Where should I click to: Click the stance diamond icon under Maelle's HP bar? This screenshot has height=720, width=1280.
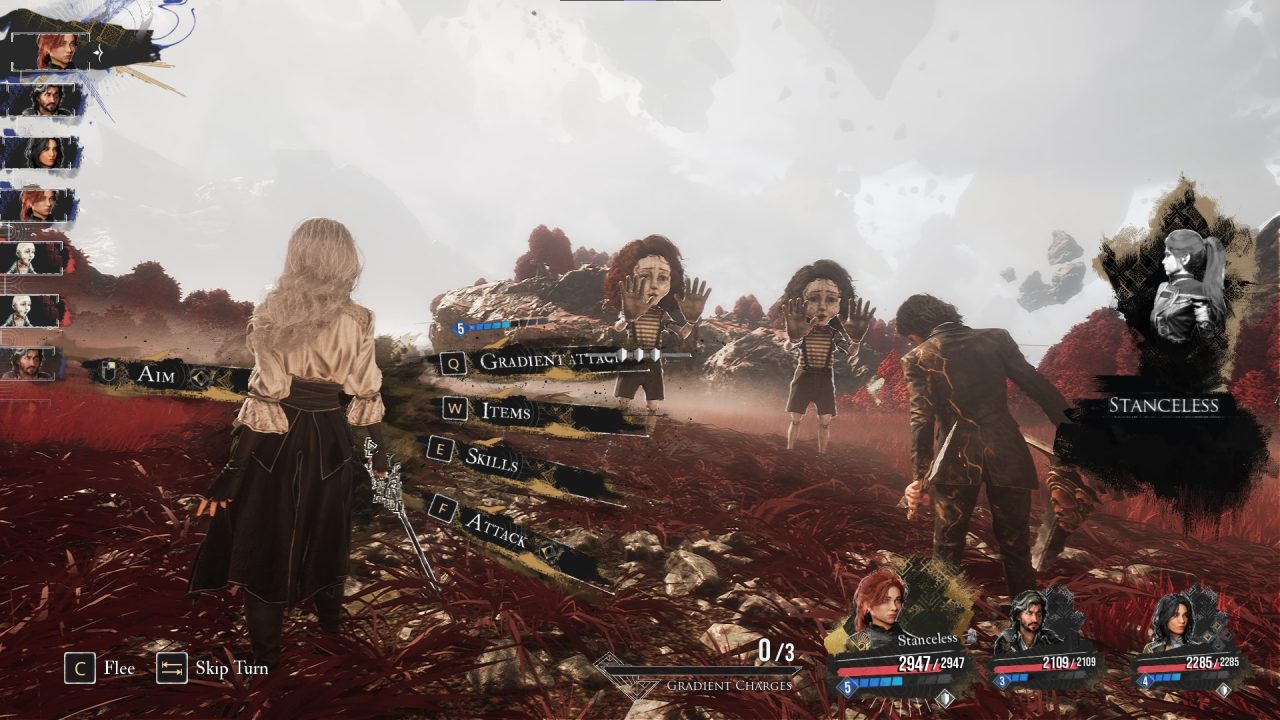[x=945, y=695]
